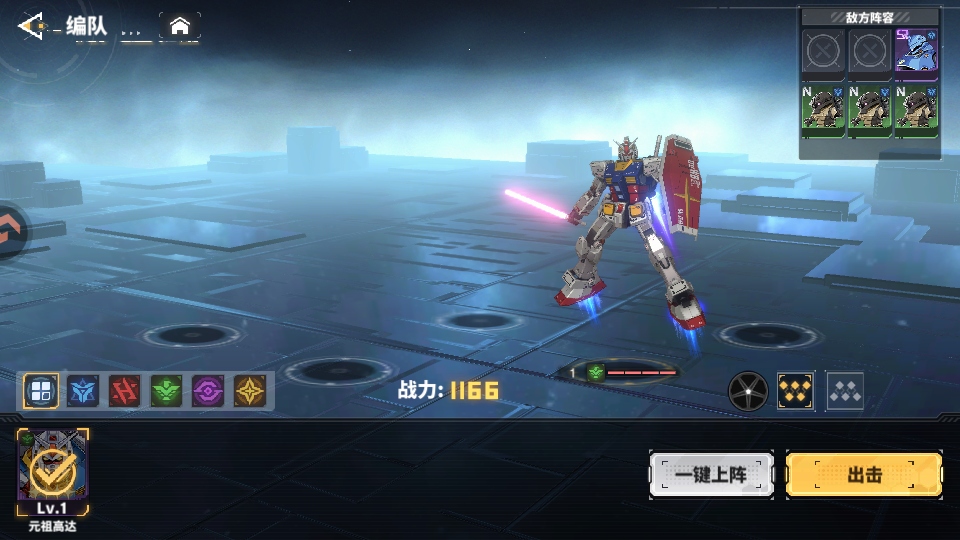
Task: Auto-deploy units with 一键上阵
Action: 711,475
